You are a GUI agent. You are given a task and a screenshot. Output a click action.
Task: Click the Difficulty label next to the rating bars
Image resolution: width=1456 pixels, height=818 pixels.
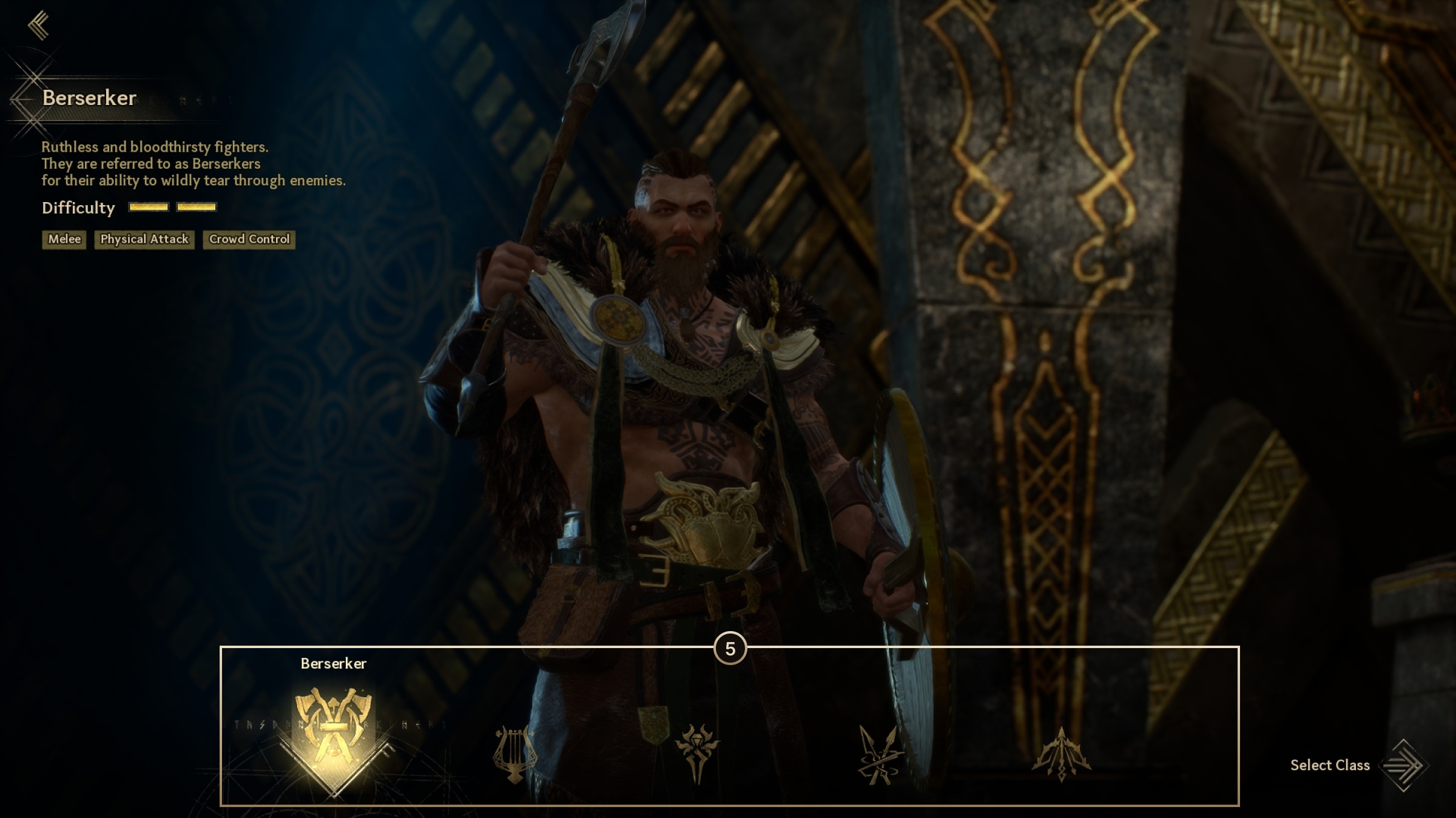coord(78,208)
